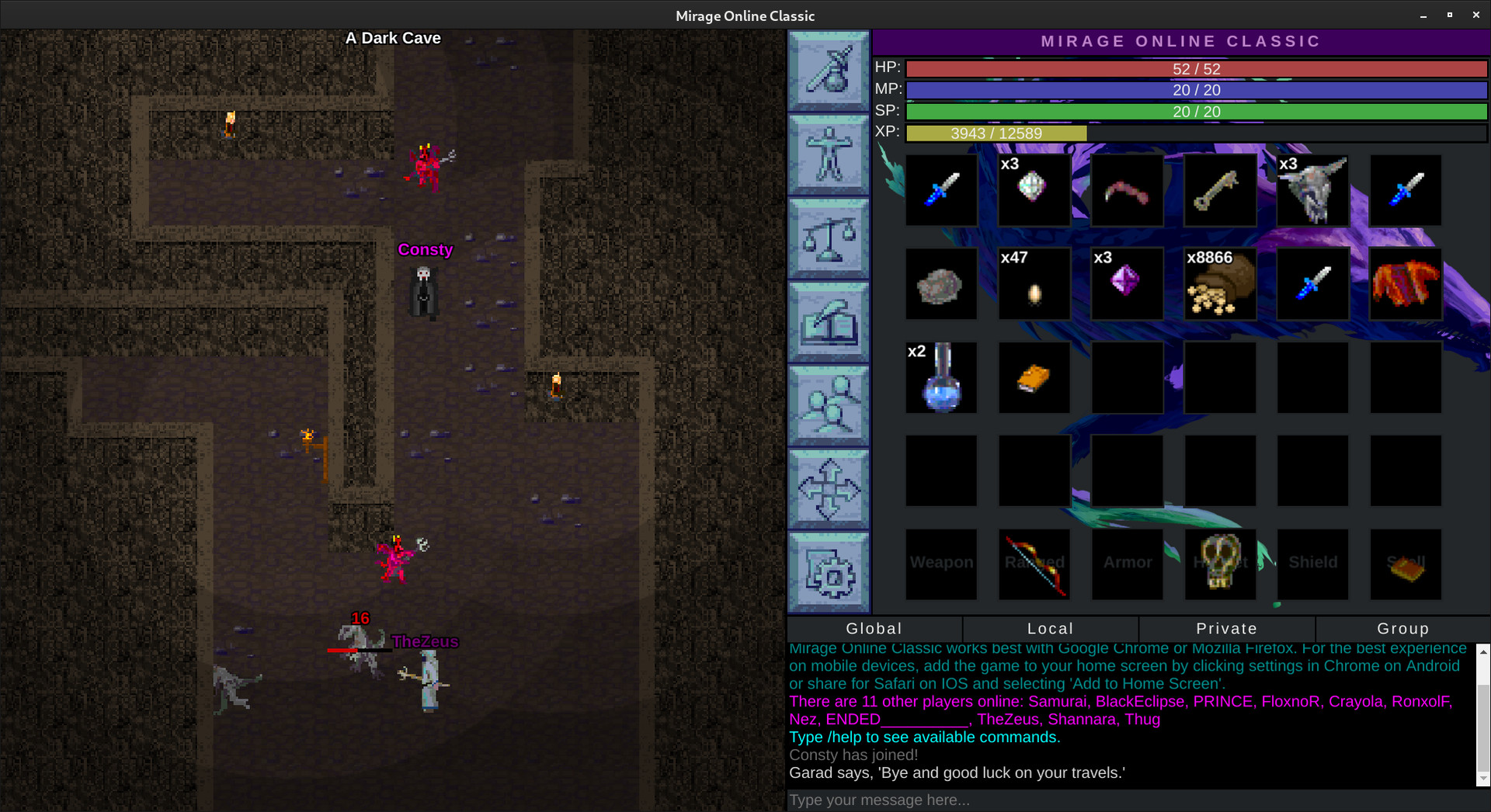Open the gear settings sidebar button
This screenshot has width=1491, height=812.
coord(829,573)
